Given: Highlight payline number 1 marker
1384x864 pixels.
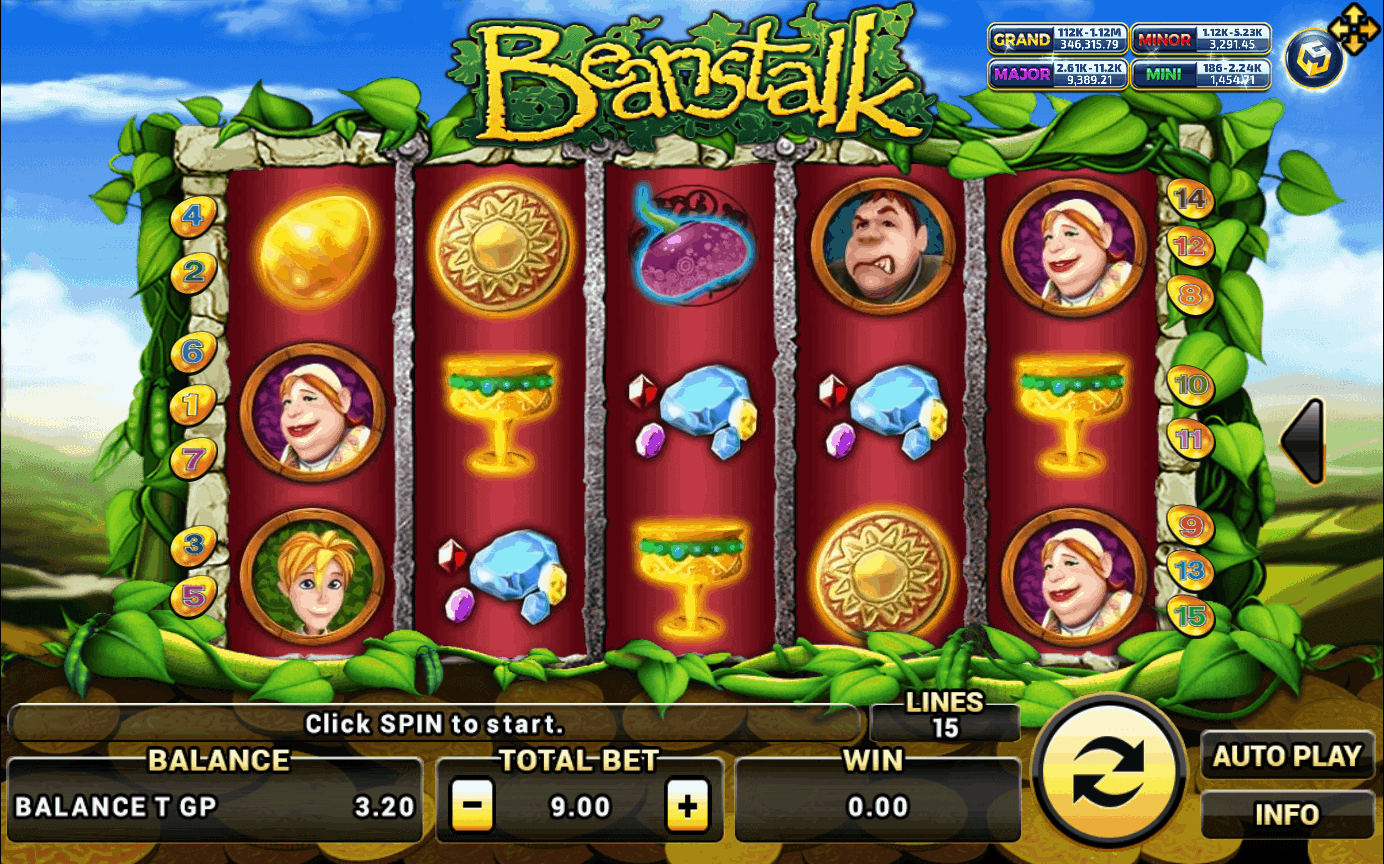Looking at the screenshot, I should (193, 405).
